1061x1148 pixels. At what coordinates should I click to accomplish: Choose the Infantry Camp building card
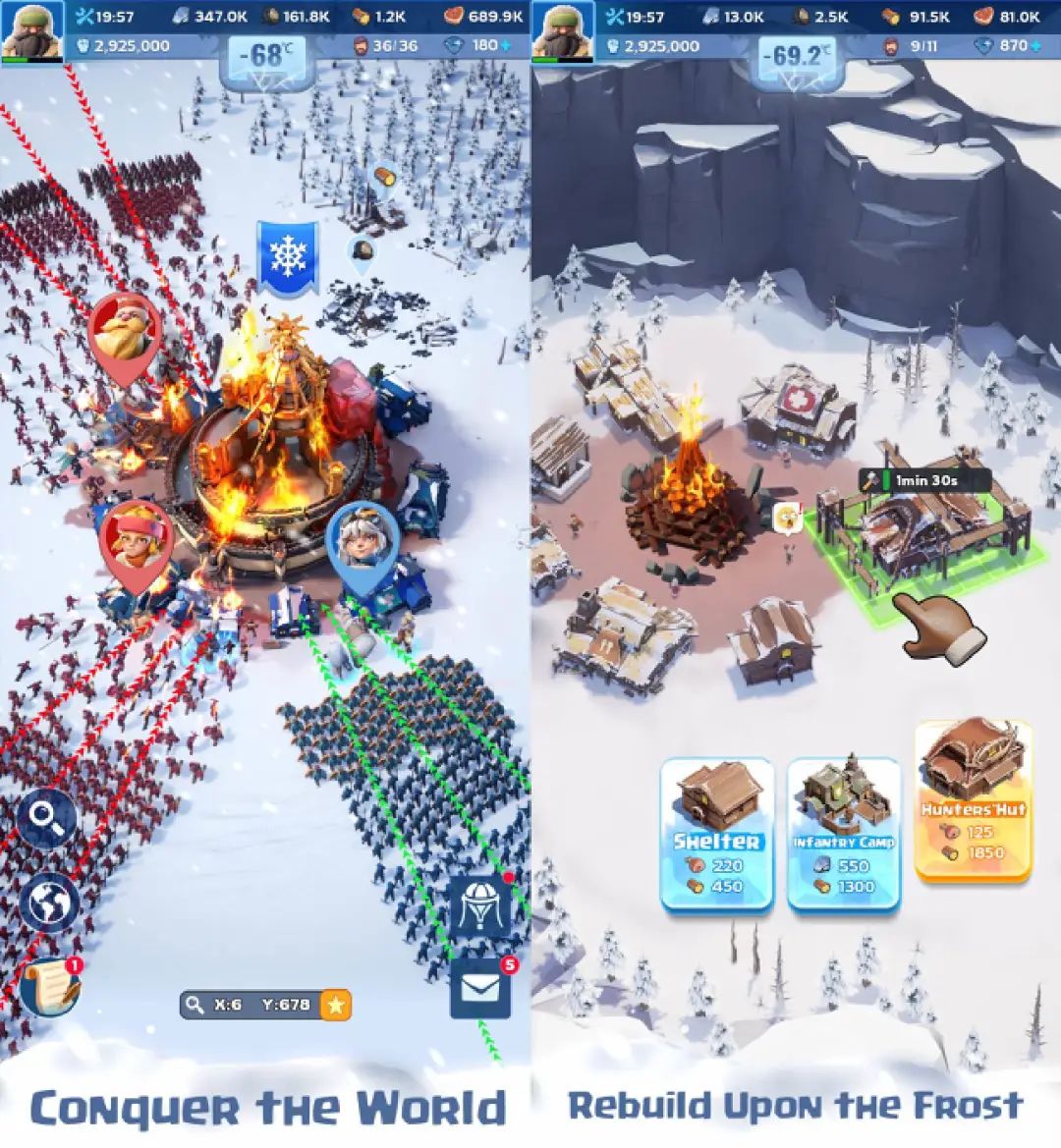[x=844, y=834]
